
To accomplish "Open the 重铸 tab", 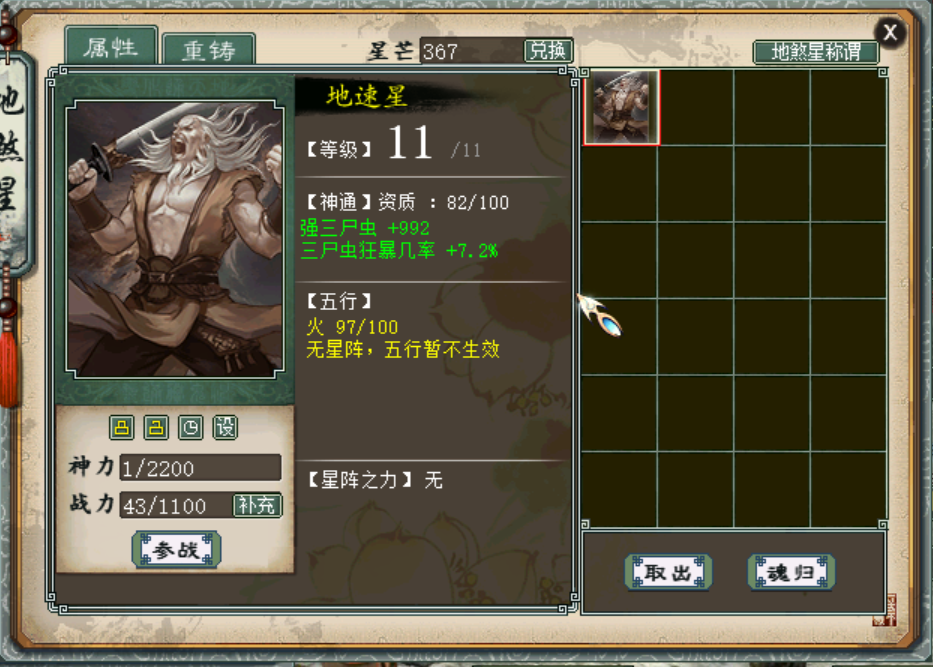I will click(x=208, y=51).
